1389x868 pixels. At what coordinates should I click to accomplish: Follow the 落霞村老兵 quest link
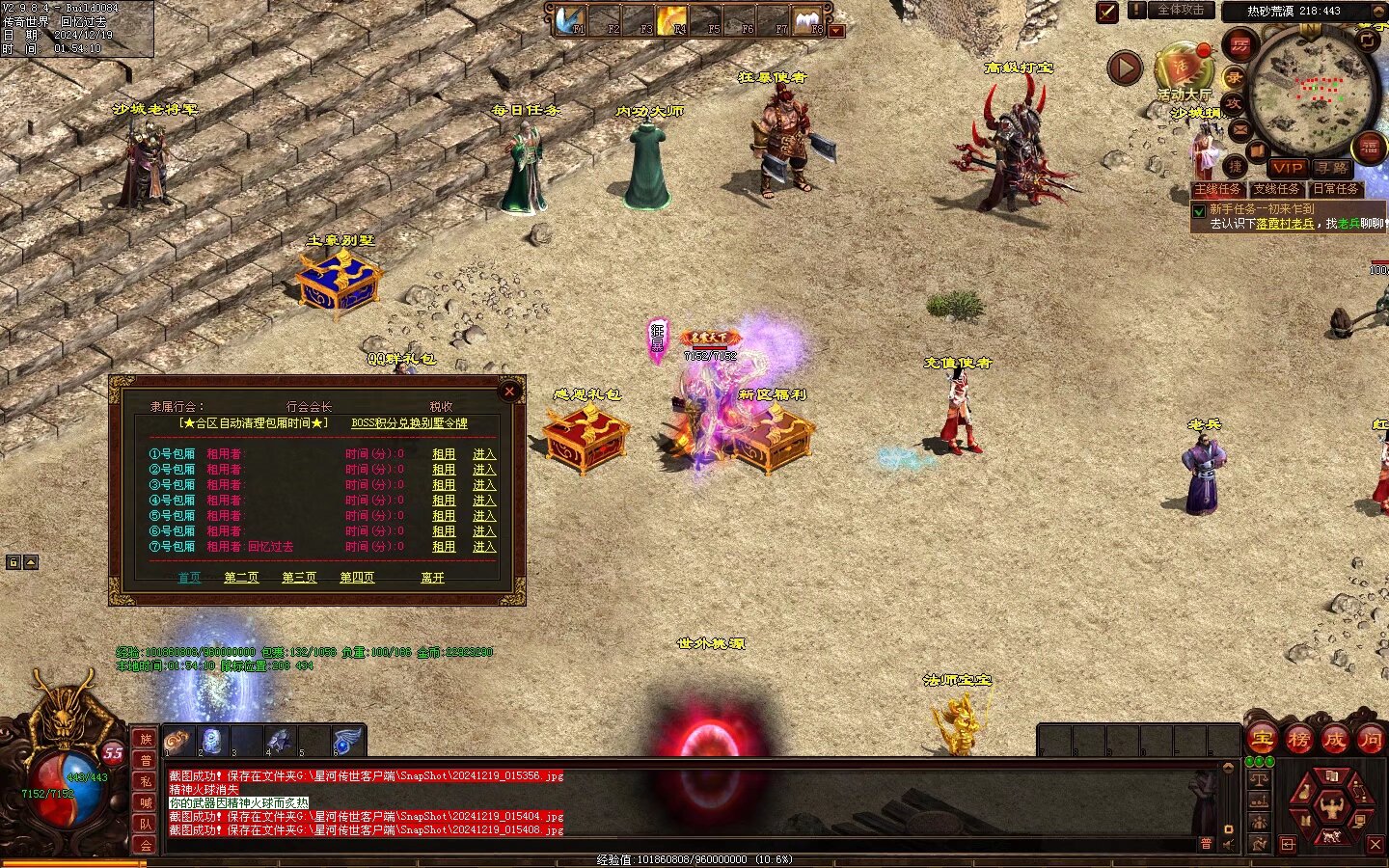(x=1285, y=224)
